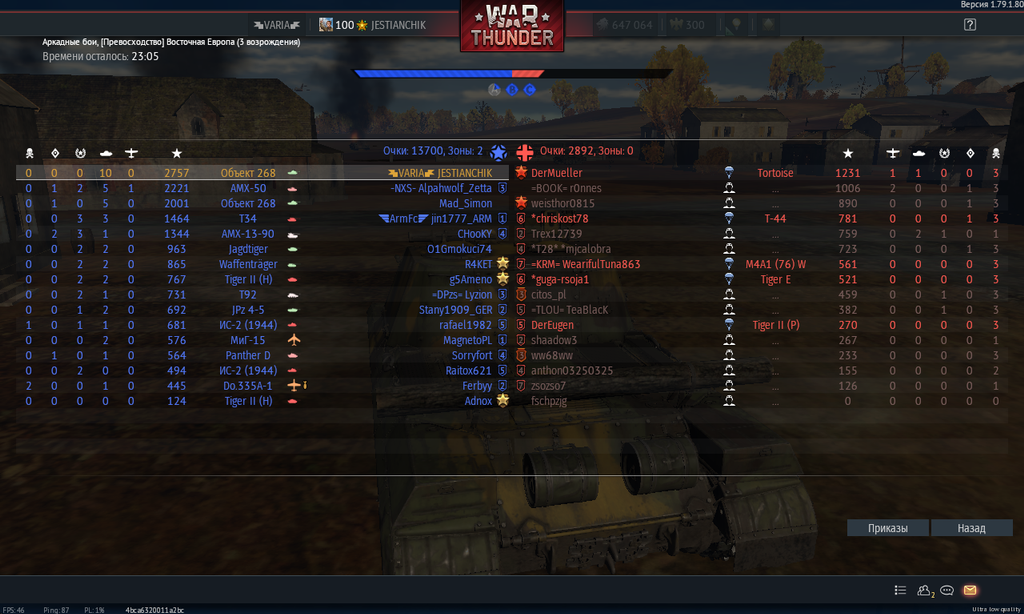Image resolution: width=1024 pixels, height=614 pixels.
Task: Open the chat speech bubble
Action: [947, 590]
